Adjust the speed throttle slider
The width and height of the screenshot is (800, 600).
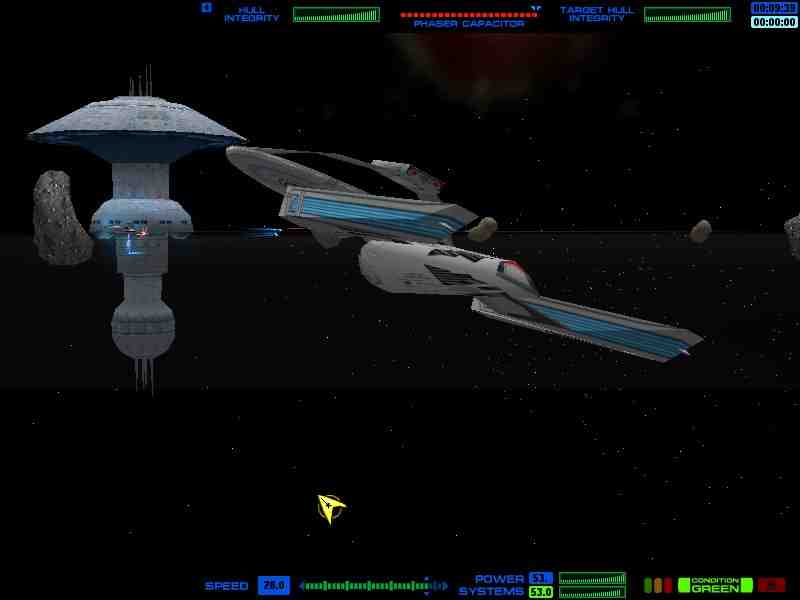point(366,585)
